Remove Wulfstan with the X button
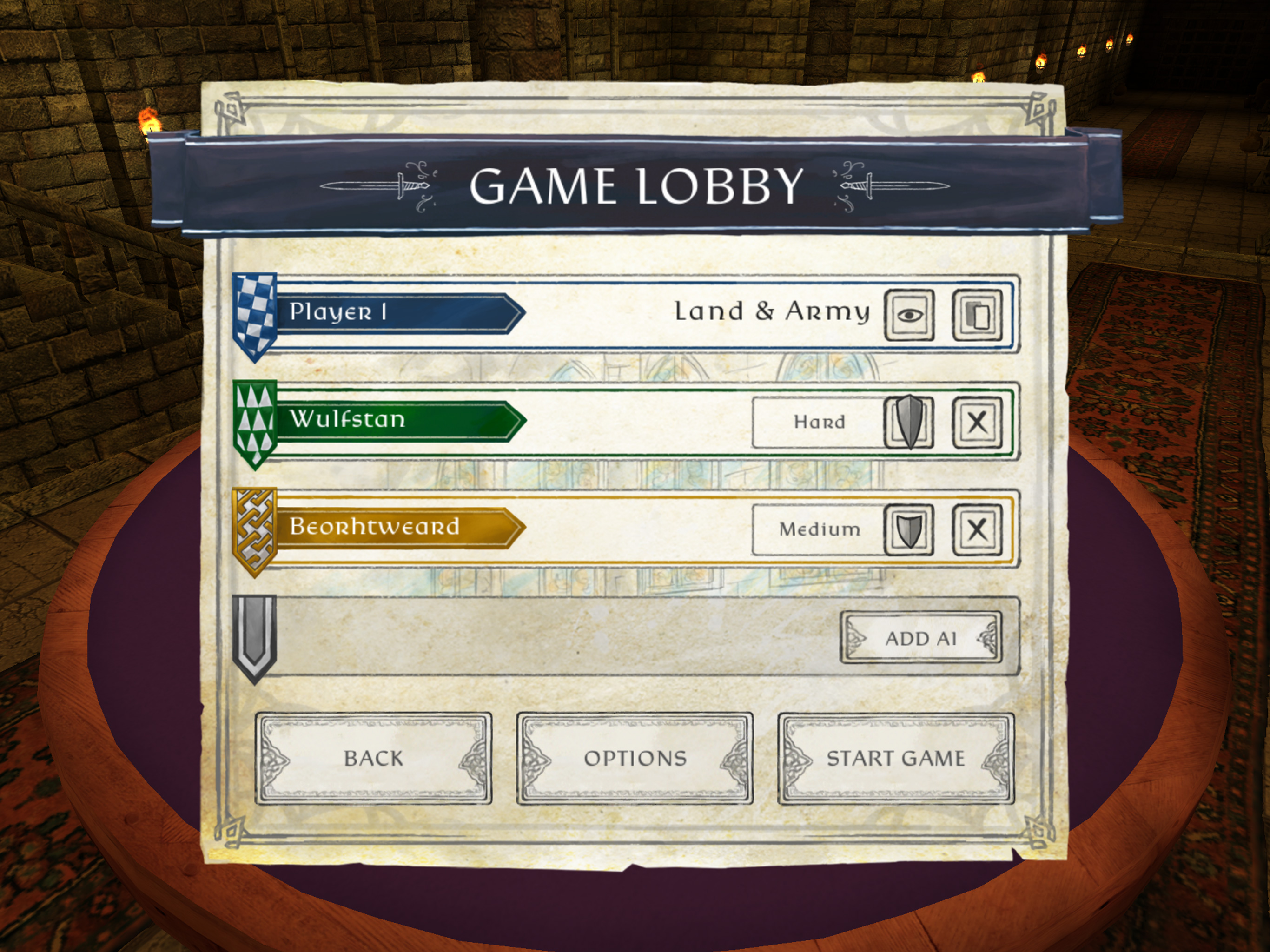Image resolution: width=1270 pixels, height=952 pixels. [976, 422]
